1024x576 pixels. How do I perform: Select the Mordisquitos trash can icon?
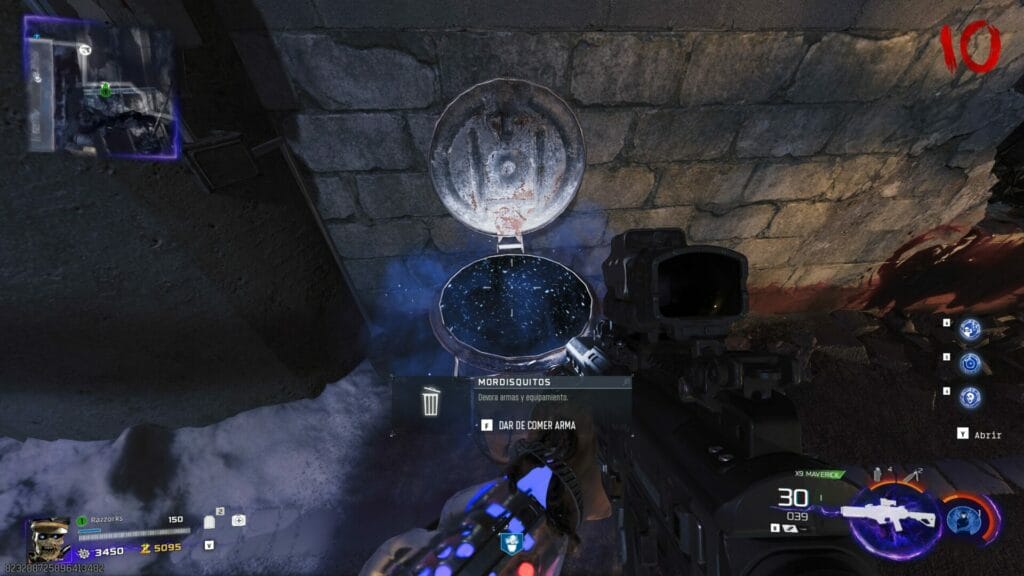[430, 402]
